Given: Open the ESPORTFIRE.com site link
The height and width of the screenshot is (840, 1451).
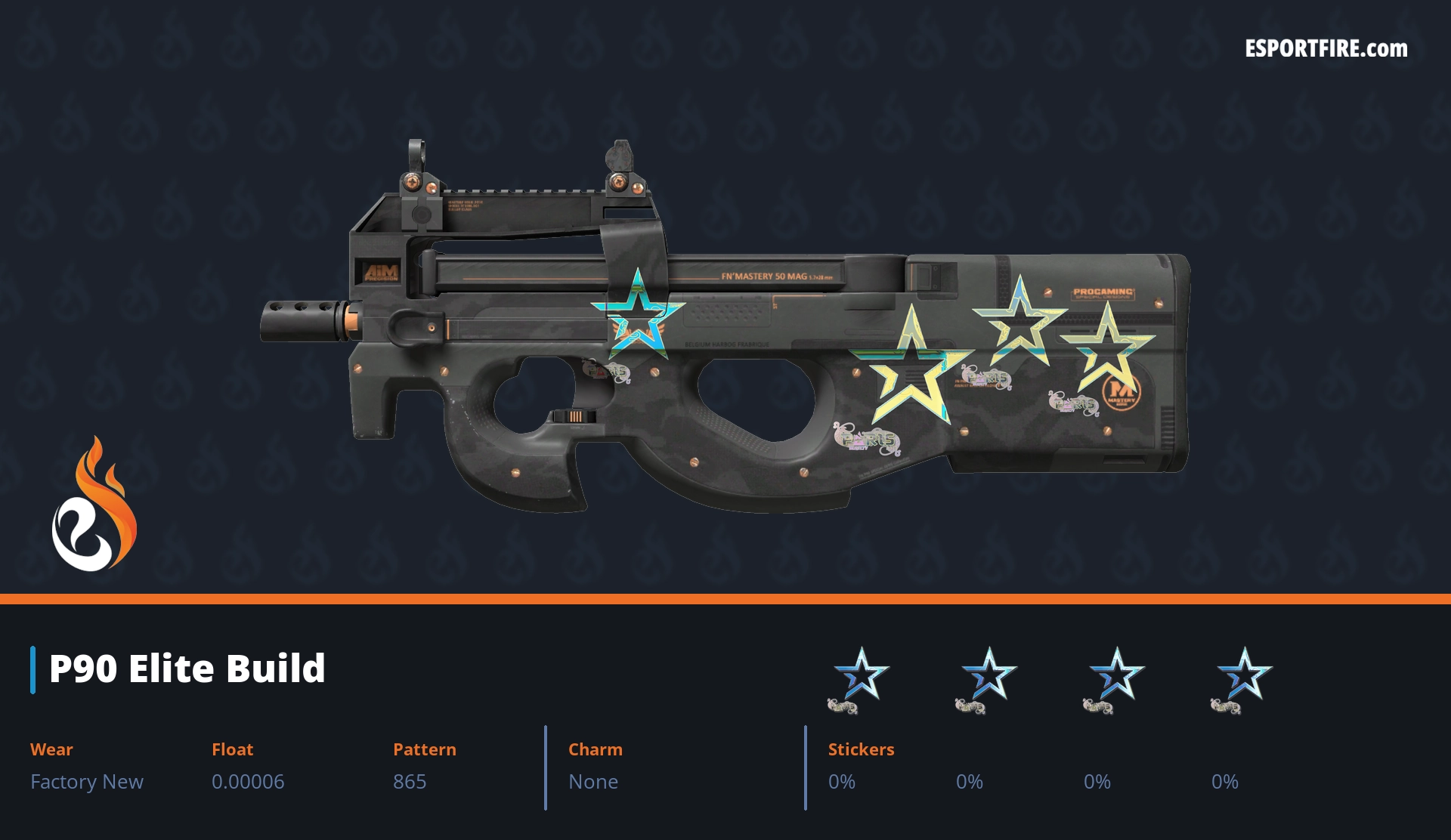Looking at the screenshot, I should (x=1326, y=49).
